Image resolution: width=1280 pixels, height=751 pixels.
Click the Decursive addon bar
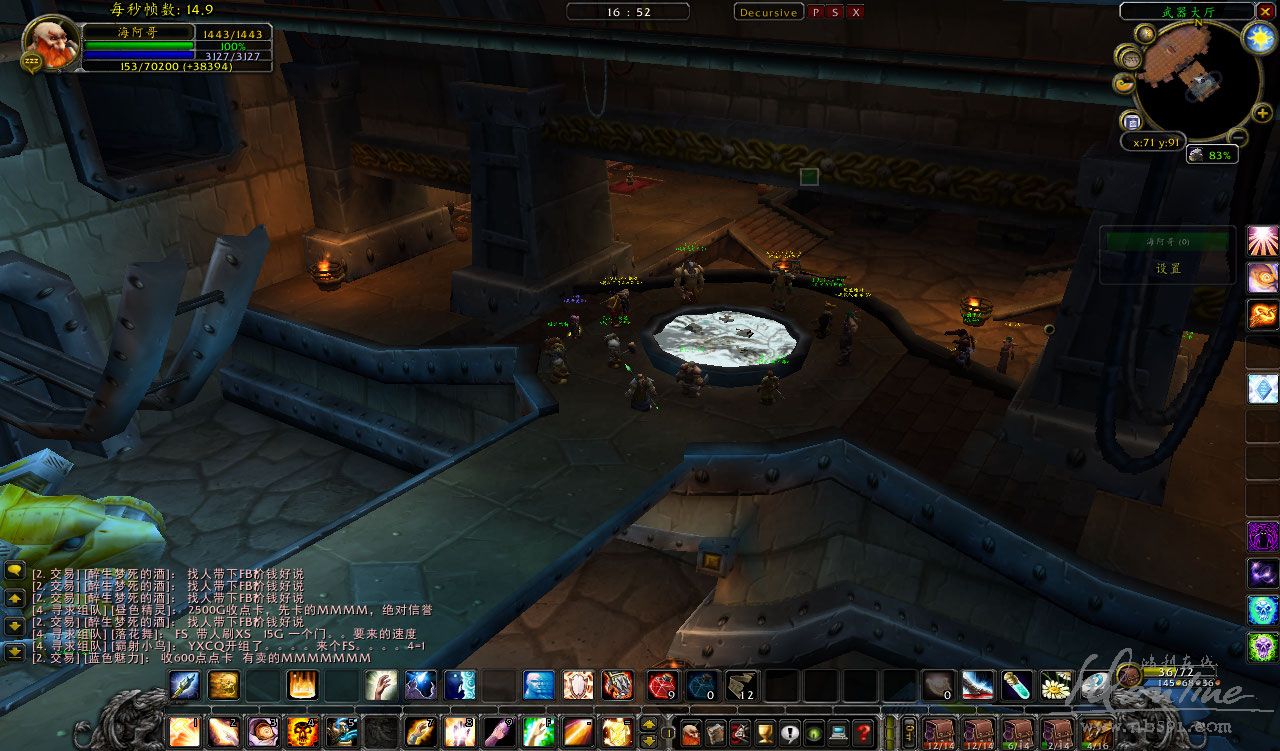(x=768, y=12)
